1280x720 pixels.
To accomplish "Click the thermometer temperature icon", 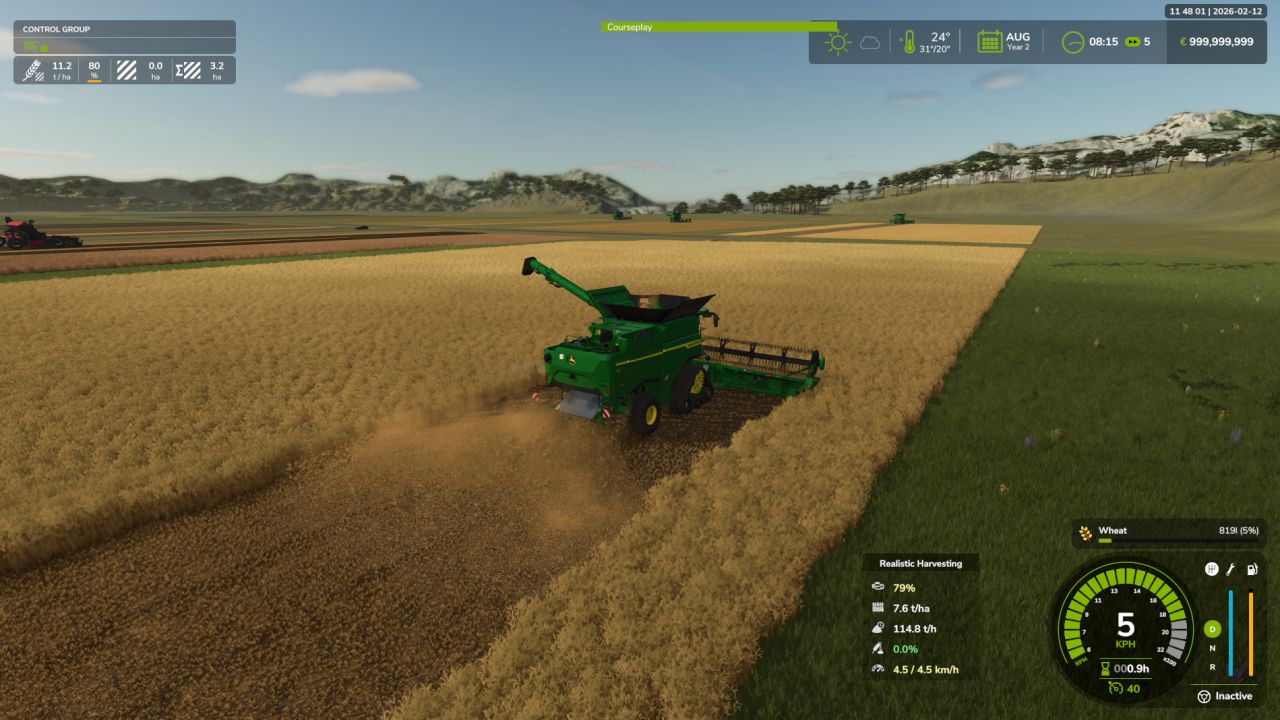I will [x=908, y=41].
